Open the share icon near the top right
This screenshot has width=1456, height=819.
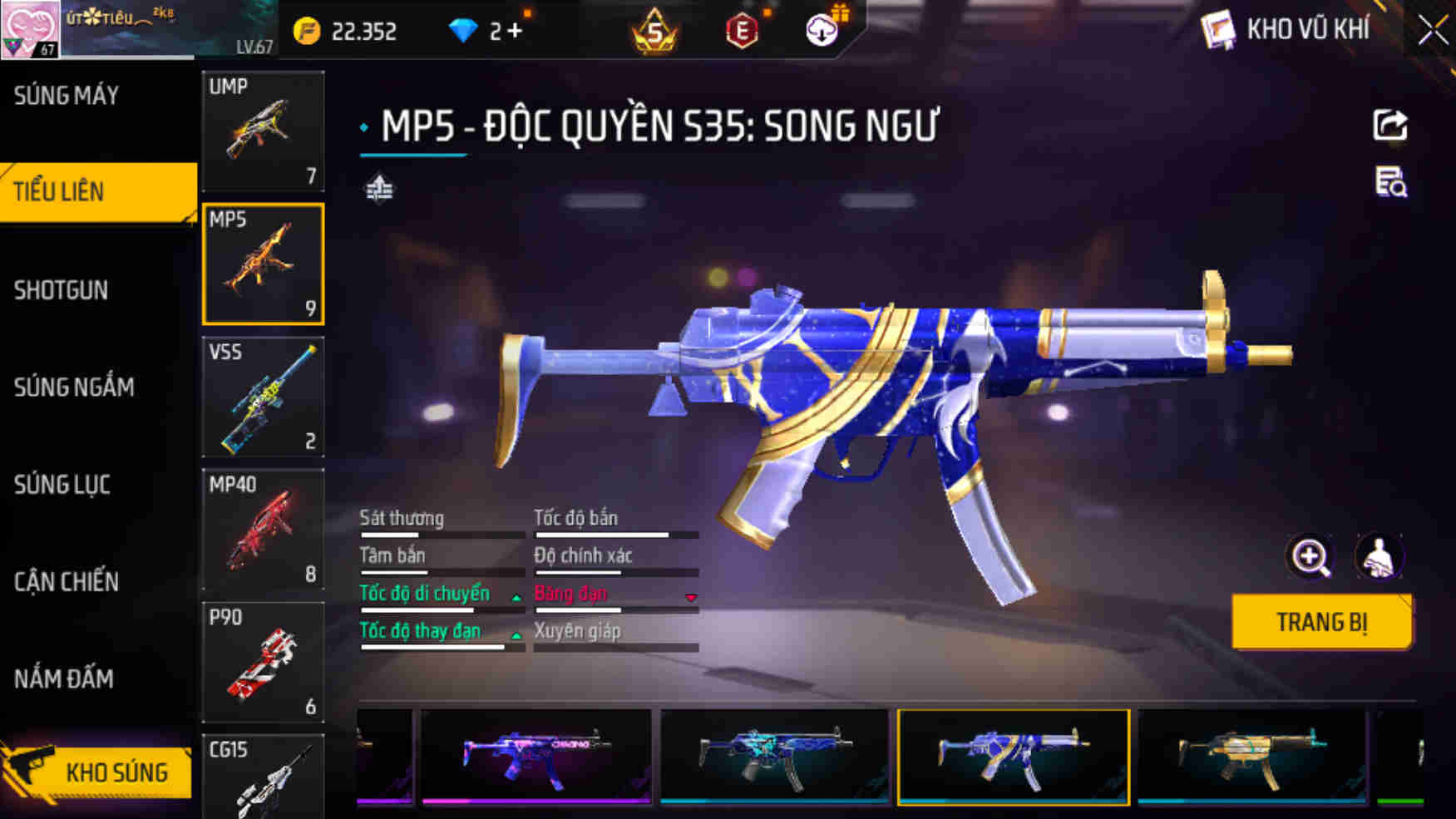1389,125
